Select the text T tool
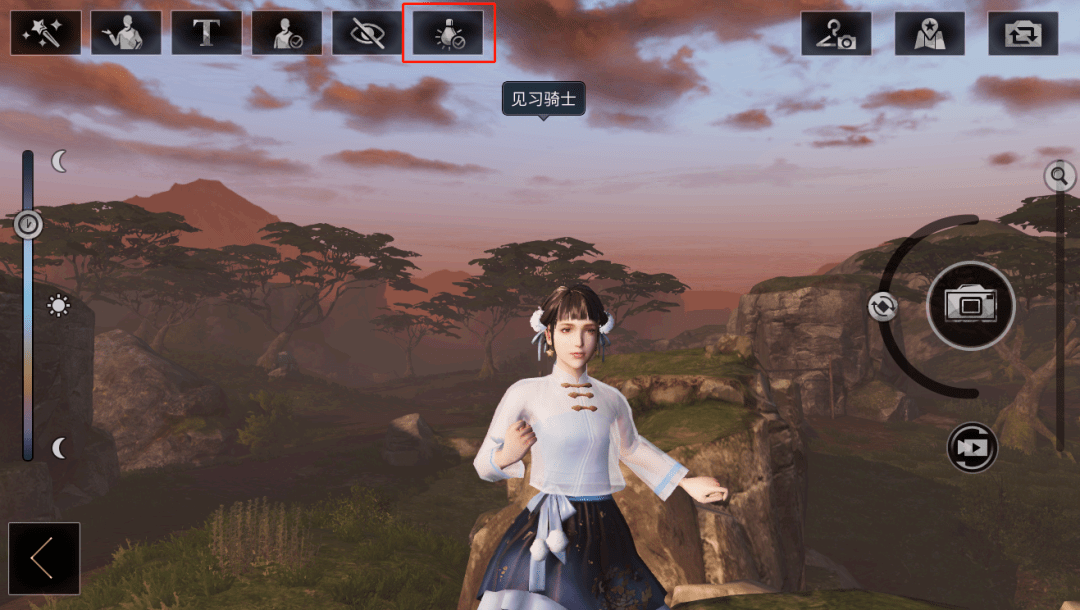This screenshot has width=1080, height=610. (207, 33)
